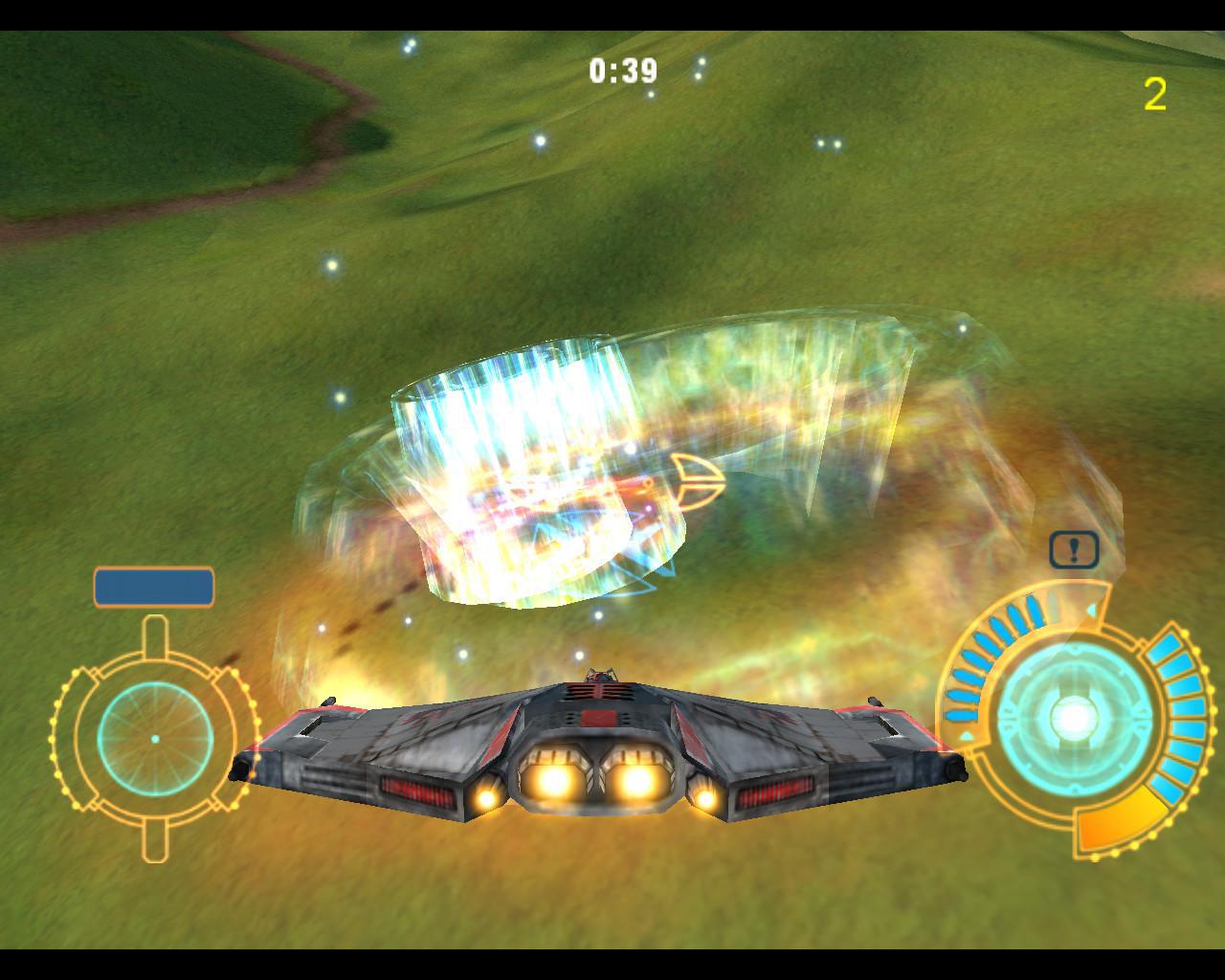Image resolution: width=1225 pixels, height=980 pixels.
Task: Select the yellow counter showing 2
Action: 1155,94
